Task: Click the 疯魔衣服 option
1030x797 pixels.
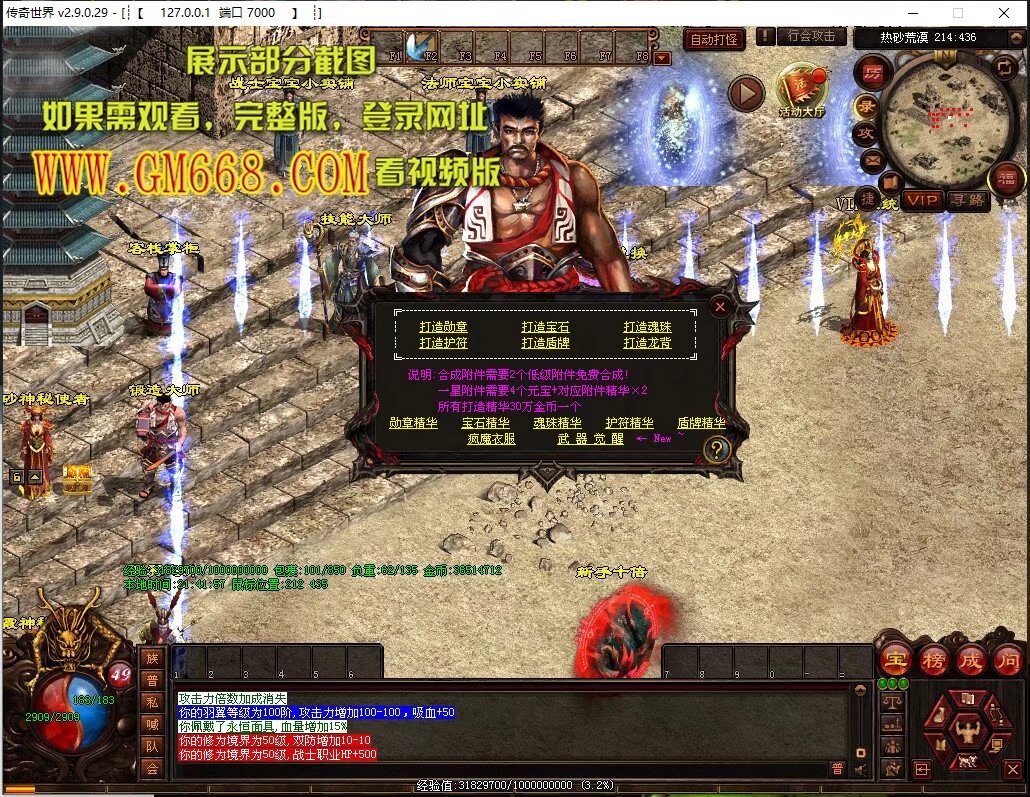Action: pyautogui.click(x=492, y=439)
